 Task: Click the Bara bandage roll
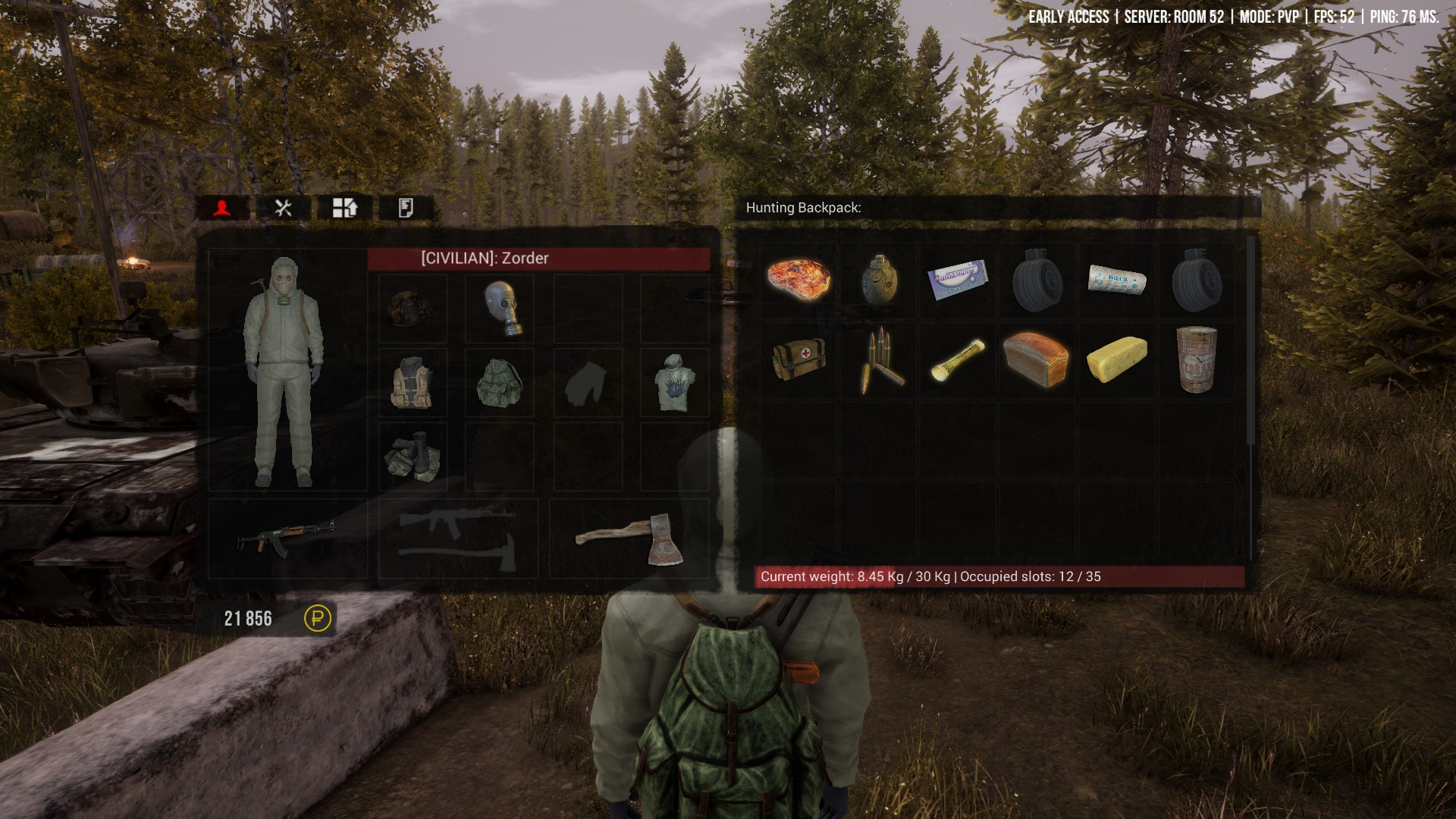coord(1116,279)
